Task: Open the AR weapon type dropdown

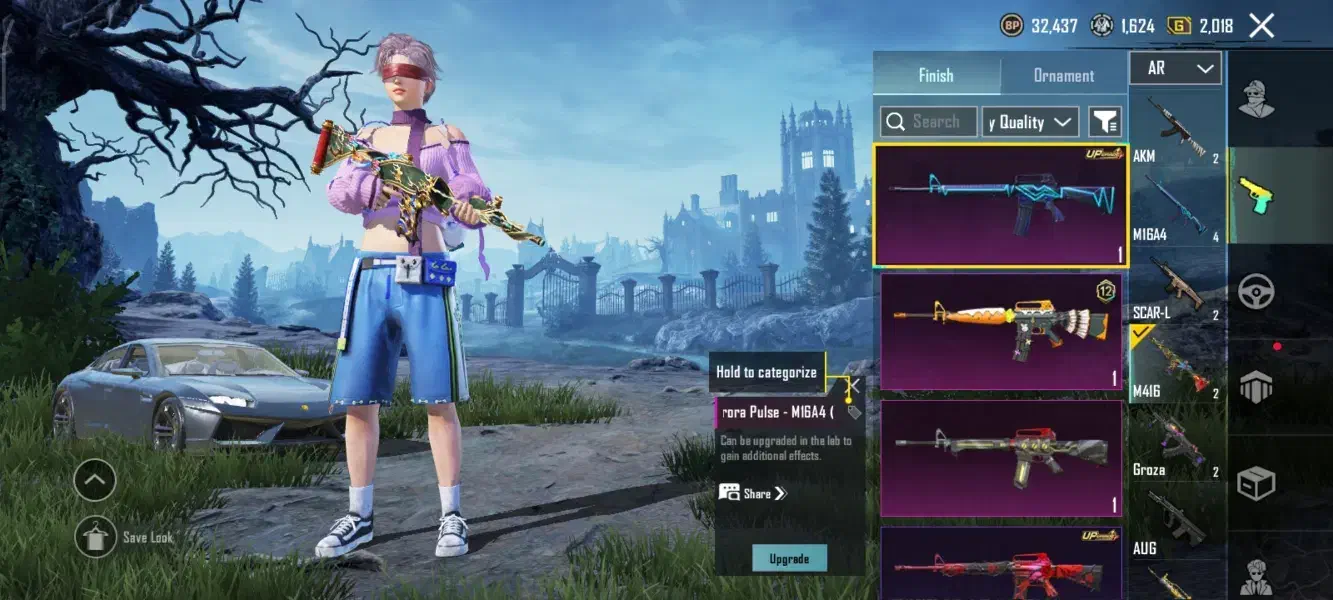Action: (x=1175, y=68)
